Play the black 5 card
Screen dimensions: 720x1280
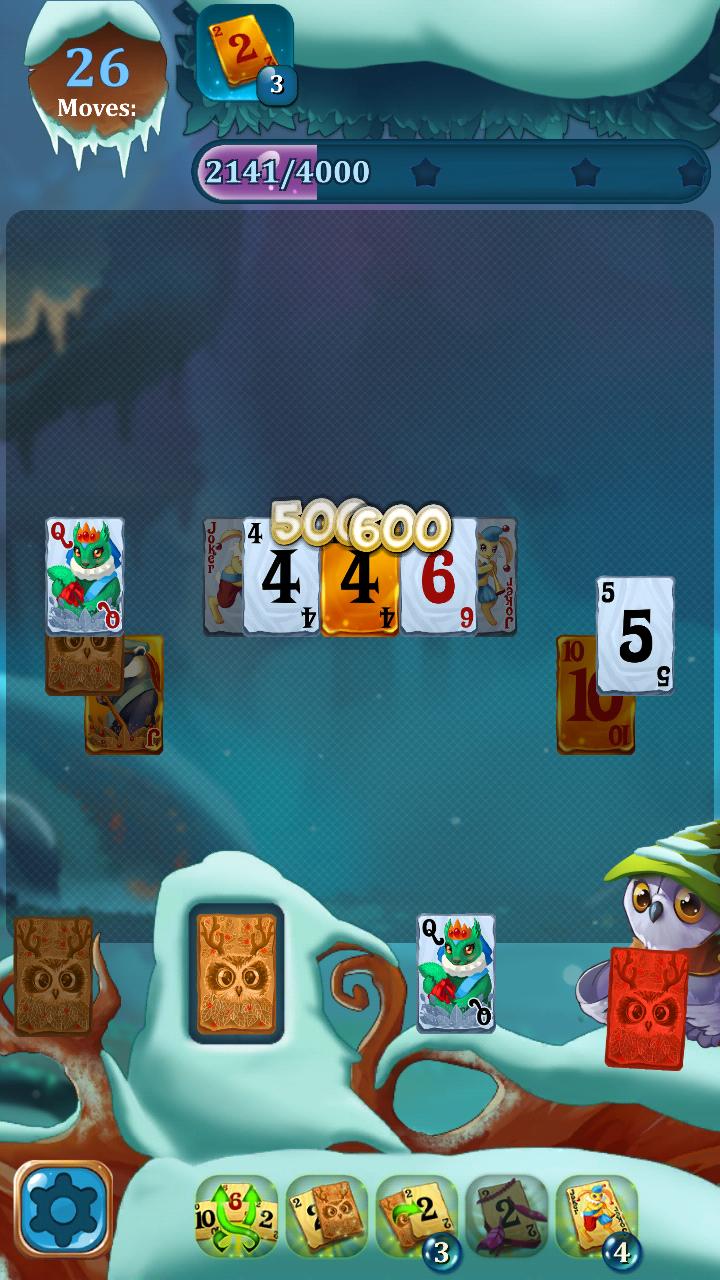click(x=635, y=634)
